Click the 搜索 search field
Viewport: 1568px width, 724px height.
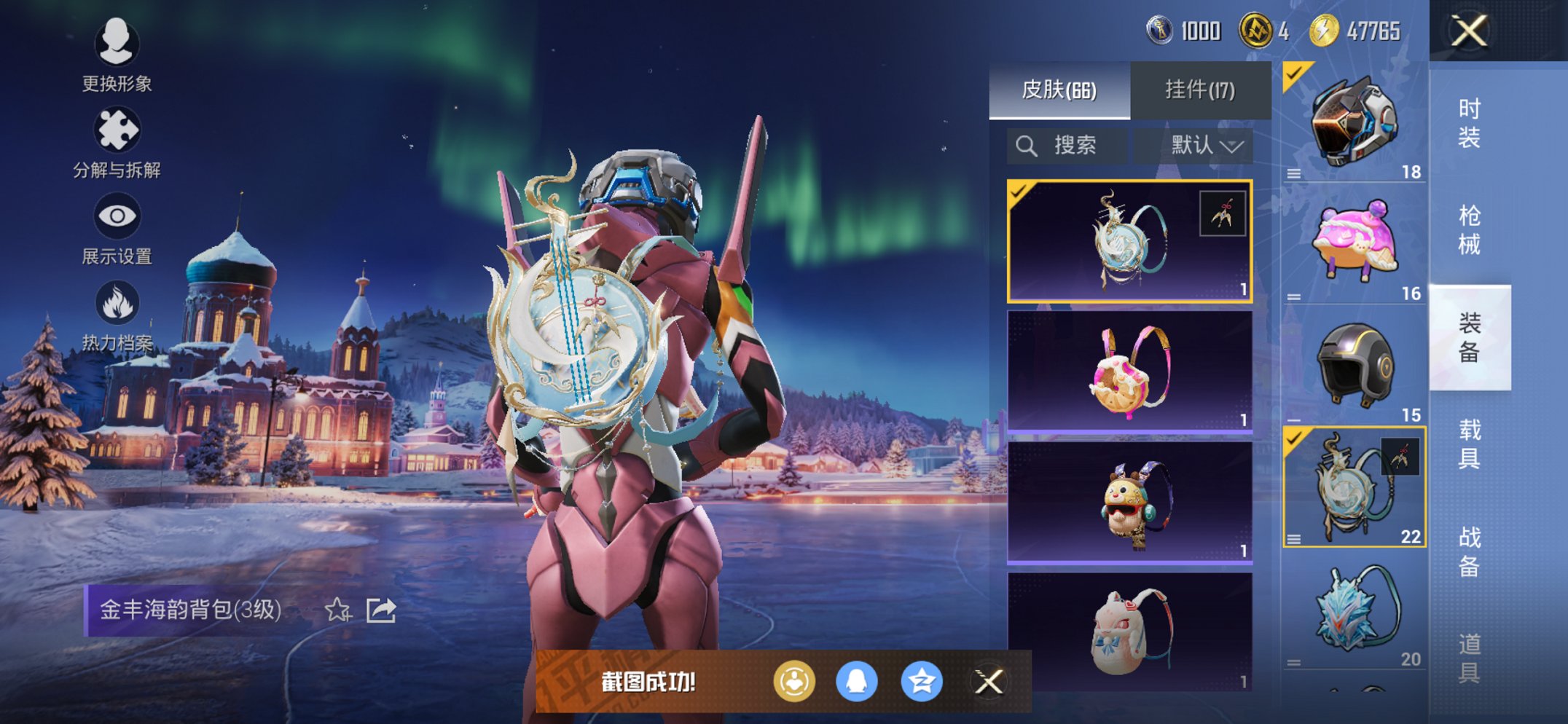(x=1067, y=146)
